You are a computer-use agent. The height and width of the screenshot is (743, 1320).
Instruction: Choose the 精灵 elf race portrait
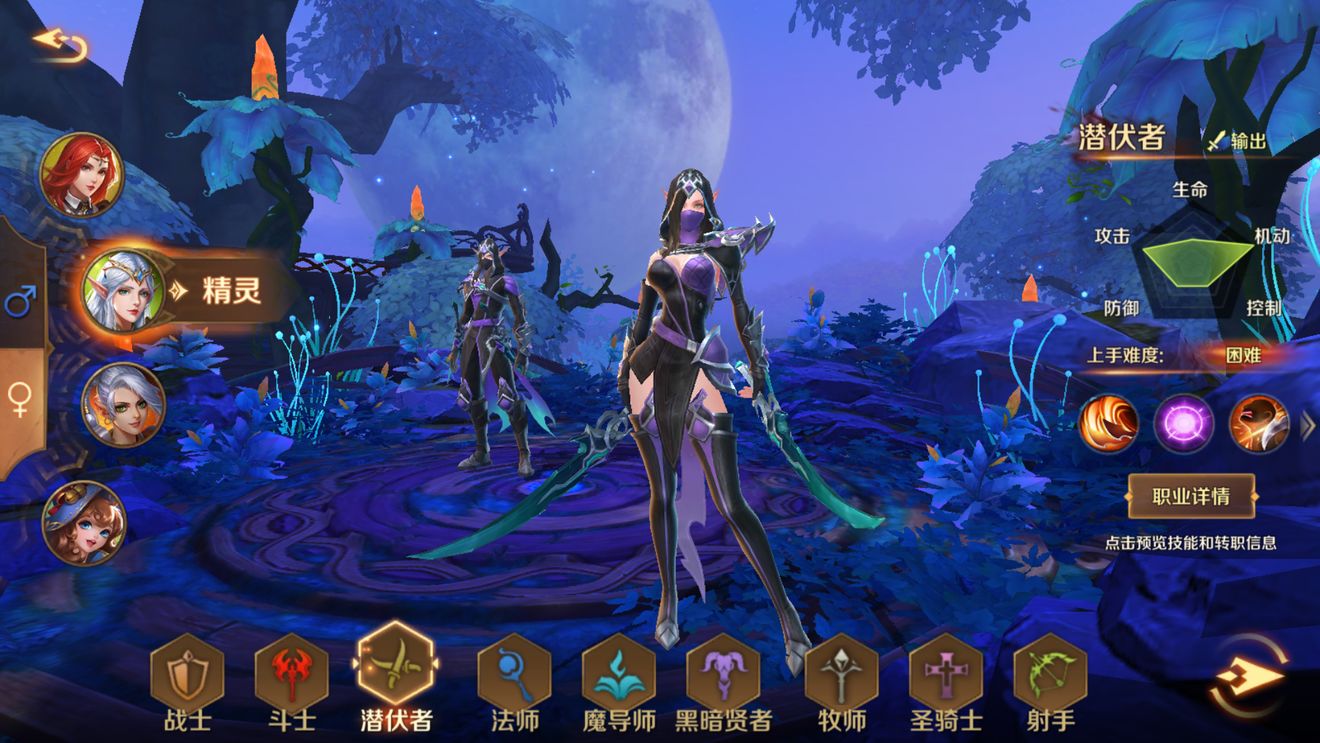click(123, 290)
